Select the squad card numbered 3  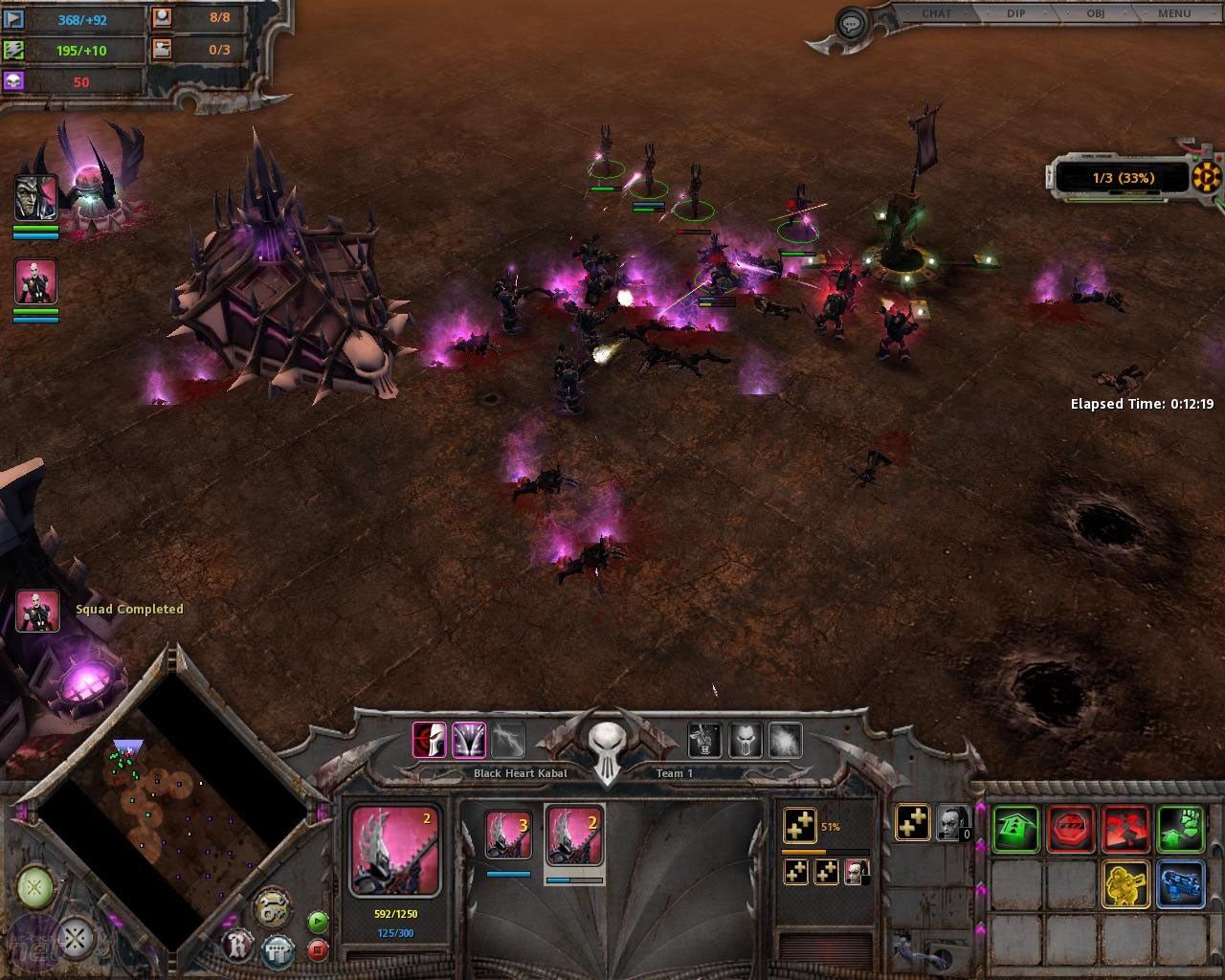click(508, 837)
